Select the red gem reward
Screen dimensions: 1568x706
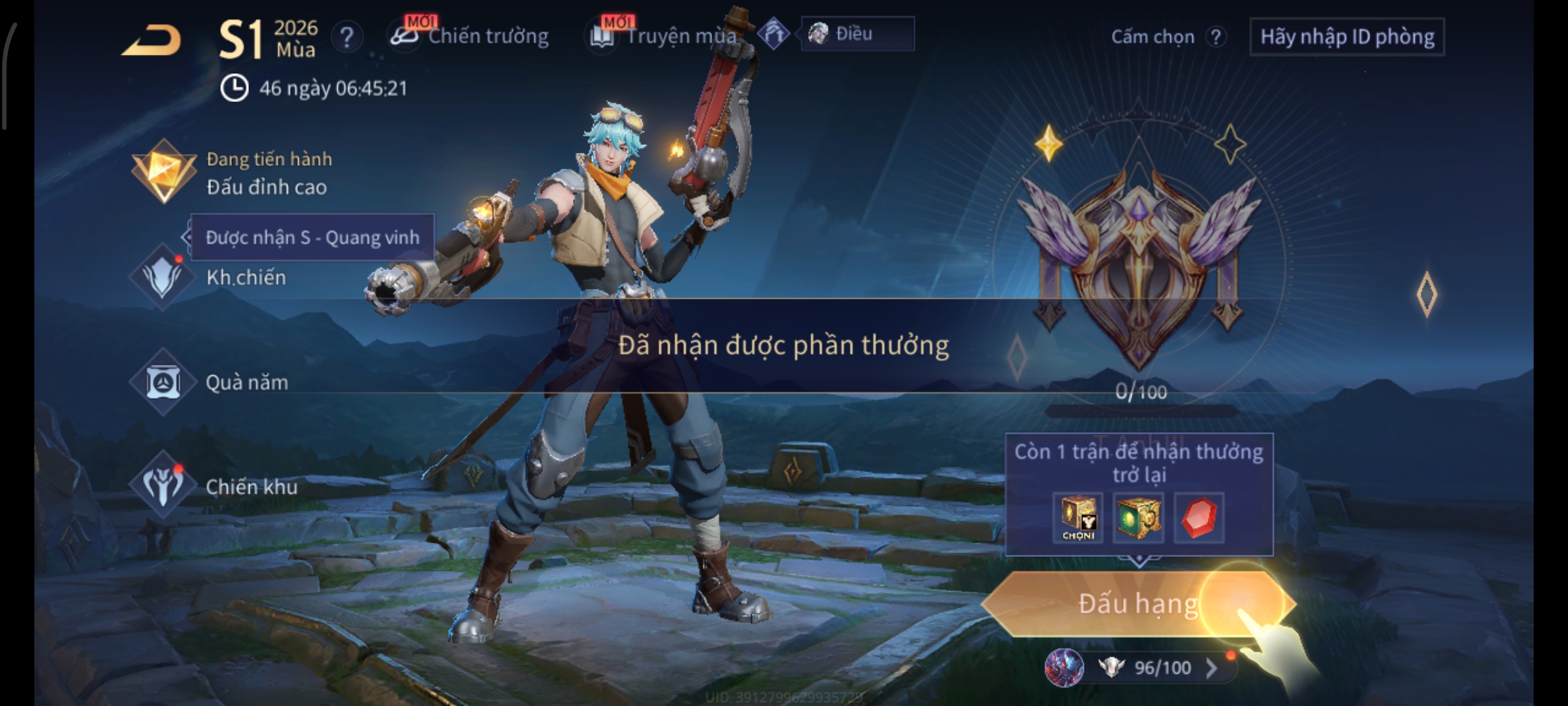click(x=1199, y=518)
